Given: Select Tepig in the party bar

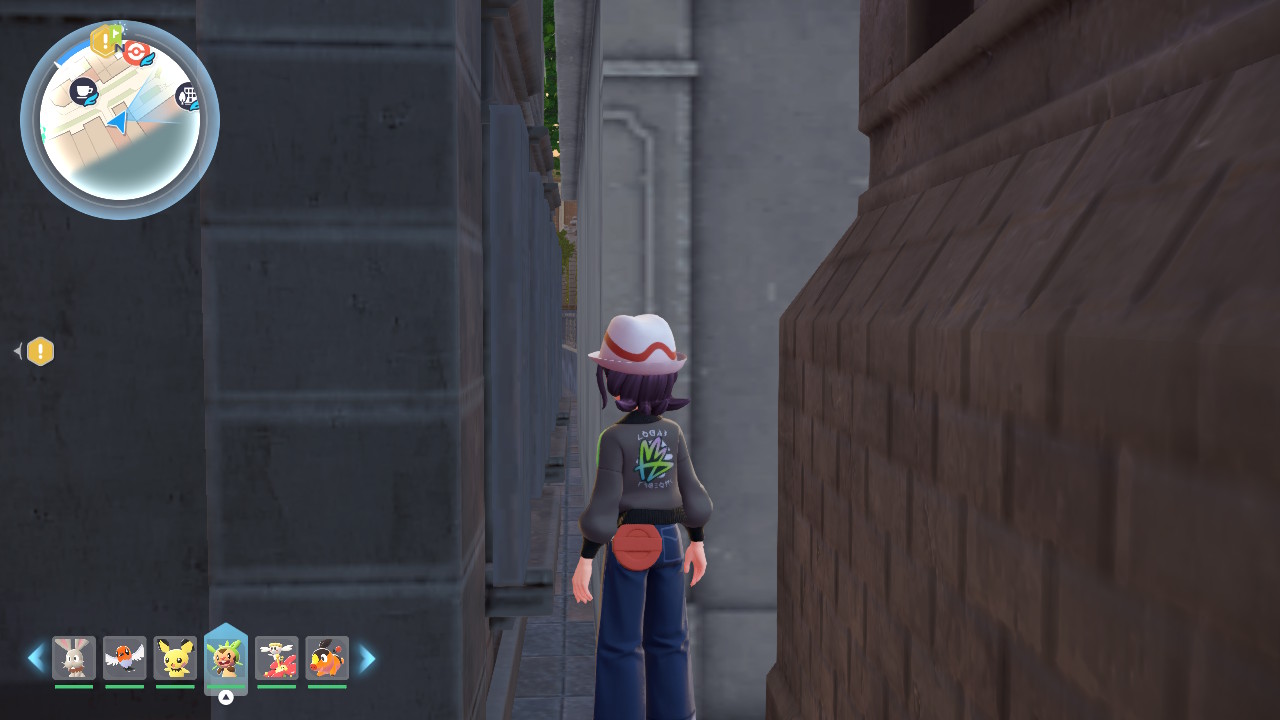Looking at the screenshot, I should [327, 658].
